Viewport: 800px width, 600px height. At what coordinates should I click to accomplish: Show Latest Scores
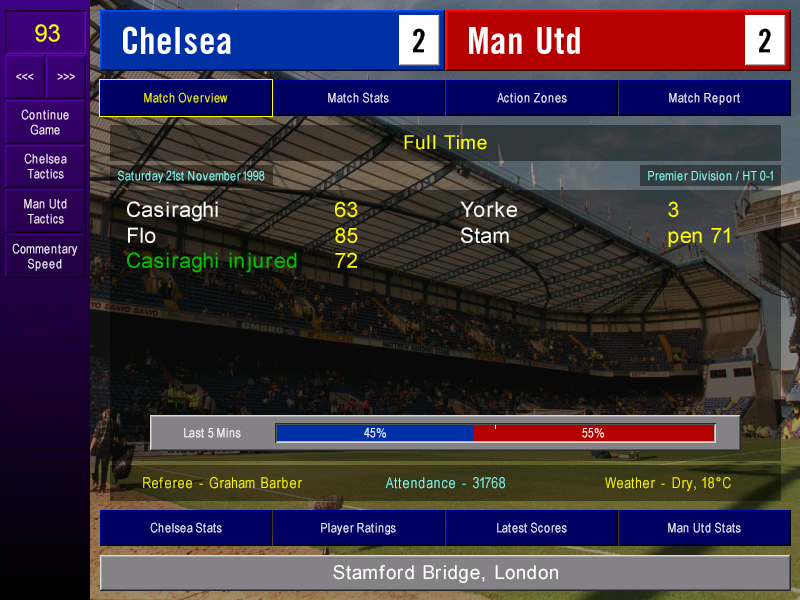(x=531, y=528)
